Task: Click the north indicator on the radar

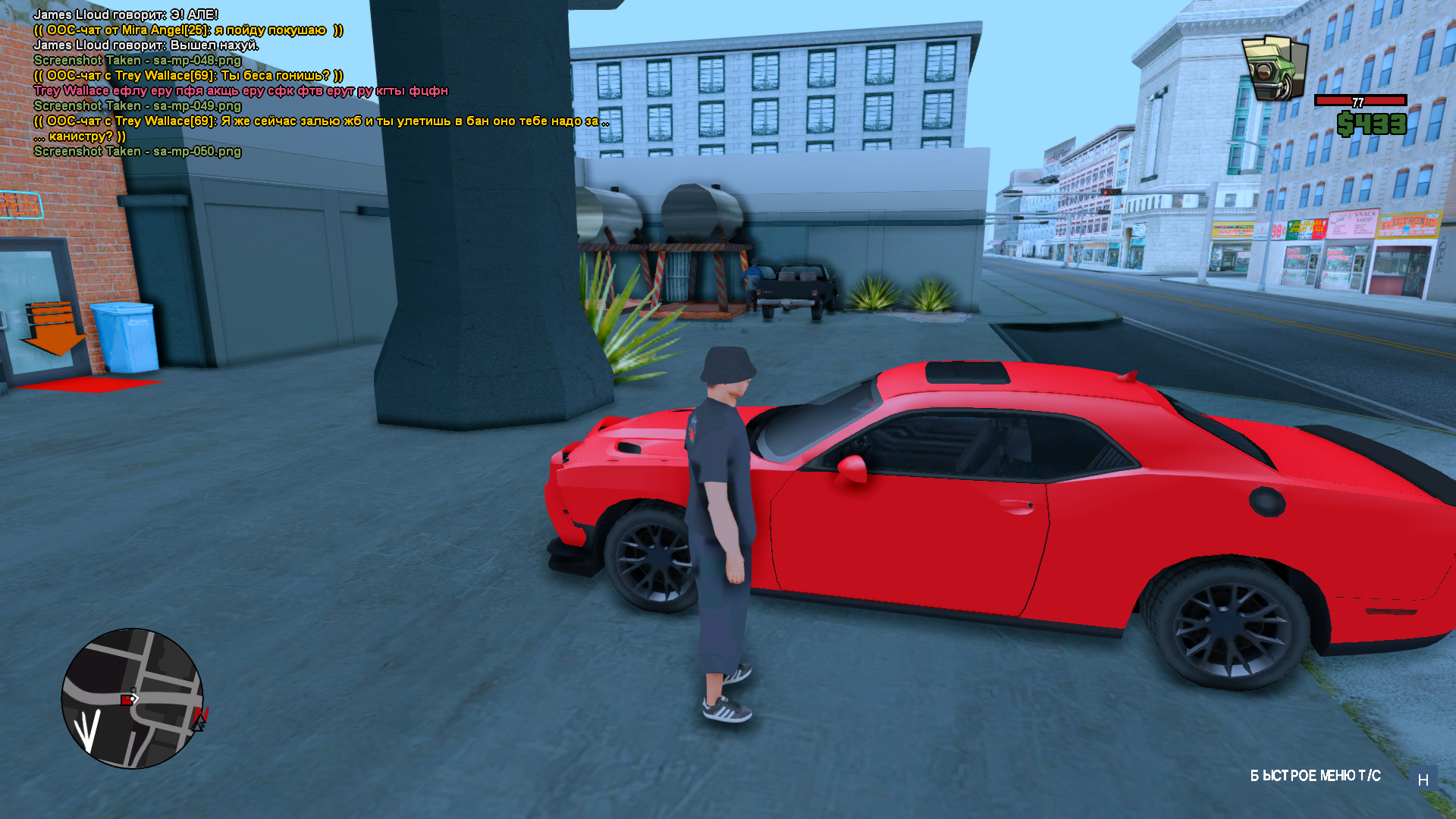Action: click(x=201, y=716)
